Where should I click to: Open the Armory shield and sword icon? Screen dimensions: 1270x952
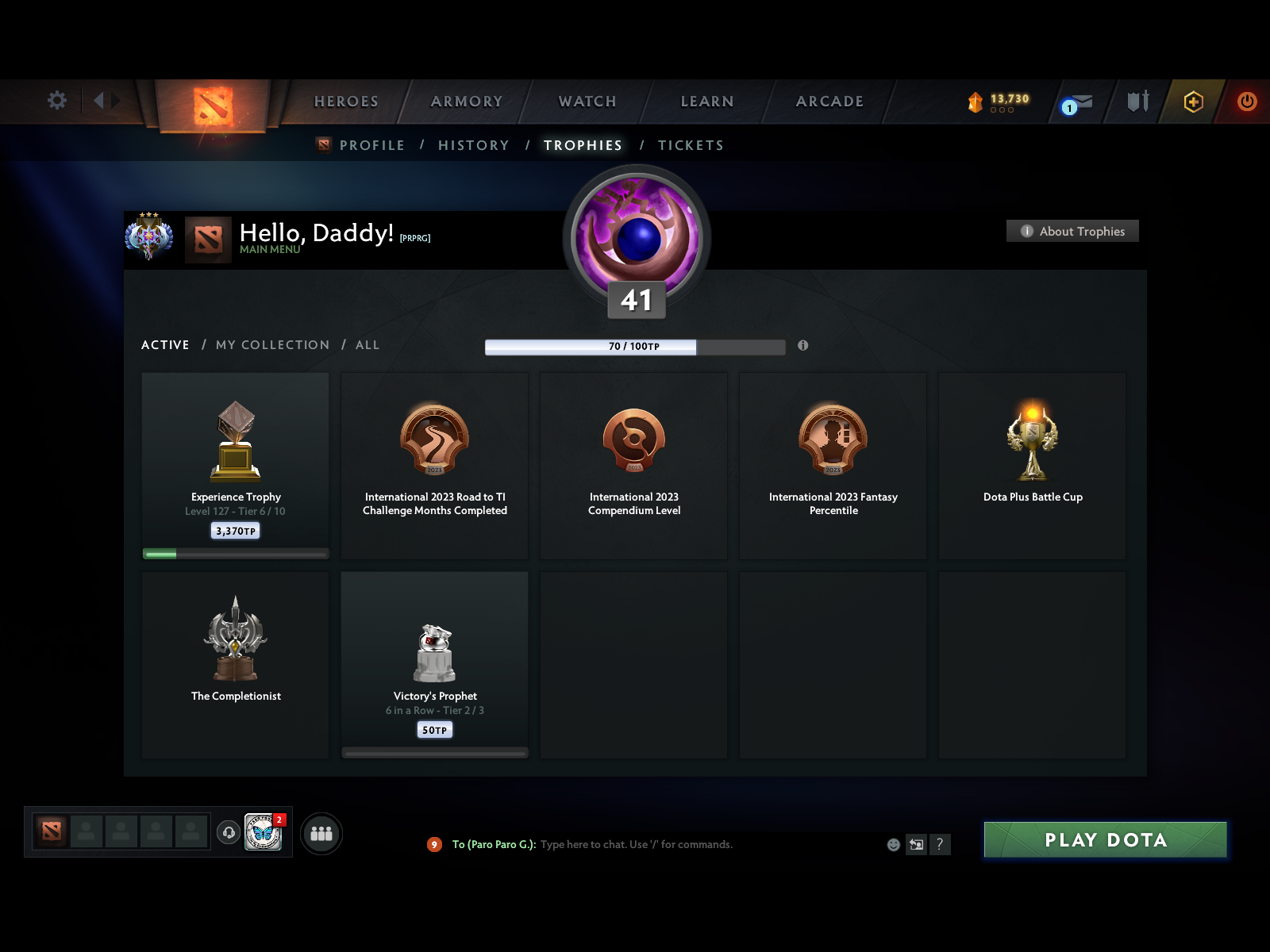coord(1137,102)
